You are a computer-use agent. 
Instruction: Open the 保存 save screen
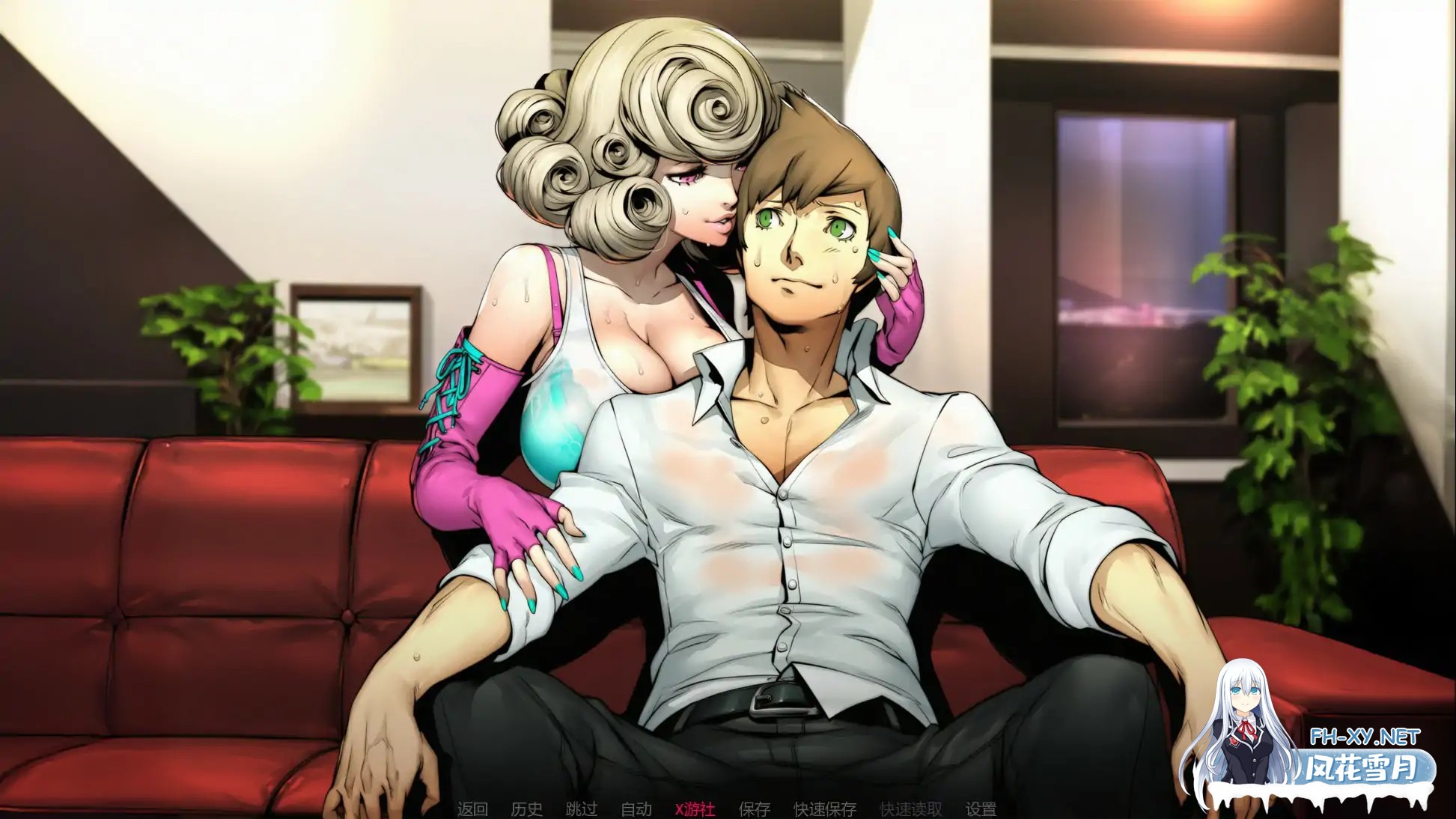(x=754, y=809)
